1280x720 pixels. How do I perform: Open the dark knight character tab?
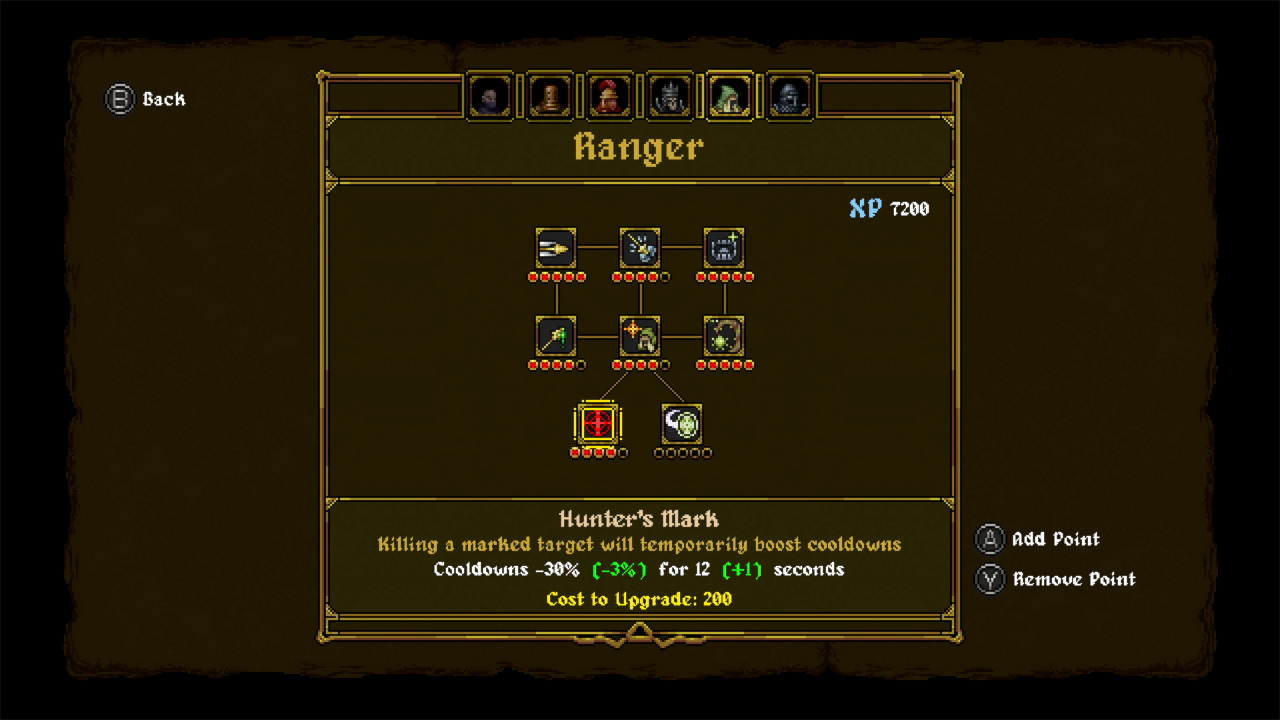click(x=789, y=95)
